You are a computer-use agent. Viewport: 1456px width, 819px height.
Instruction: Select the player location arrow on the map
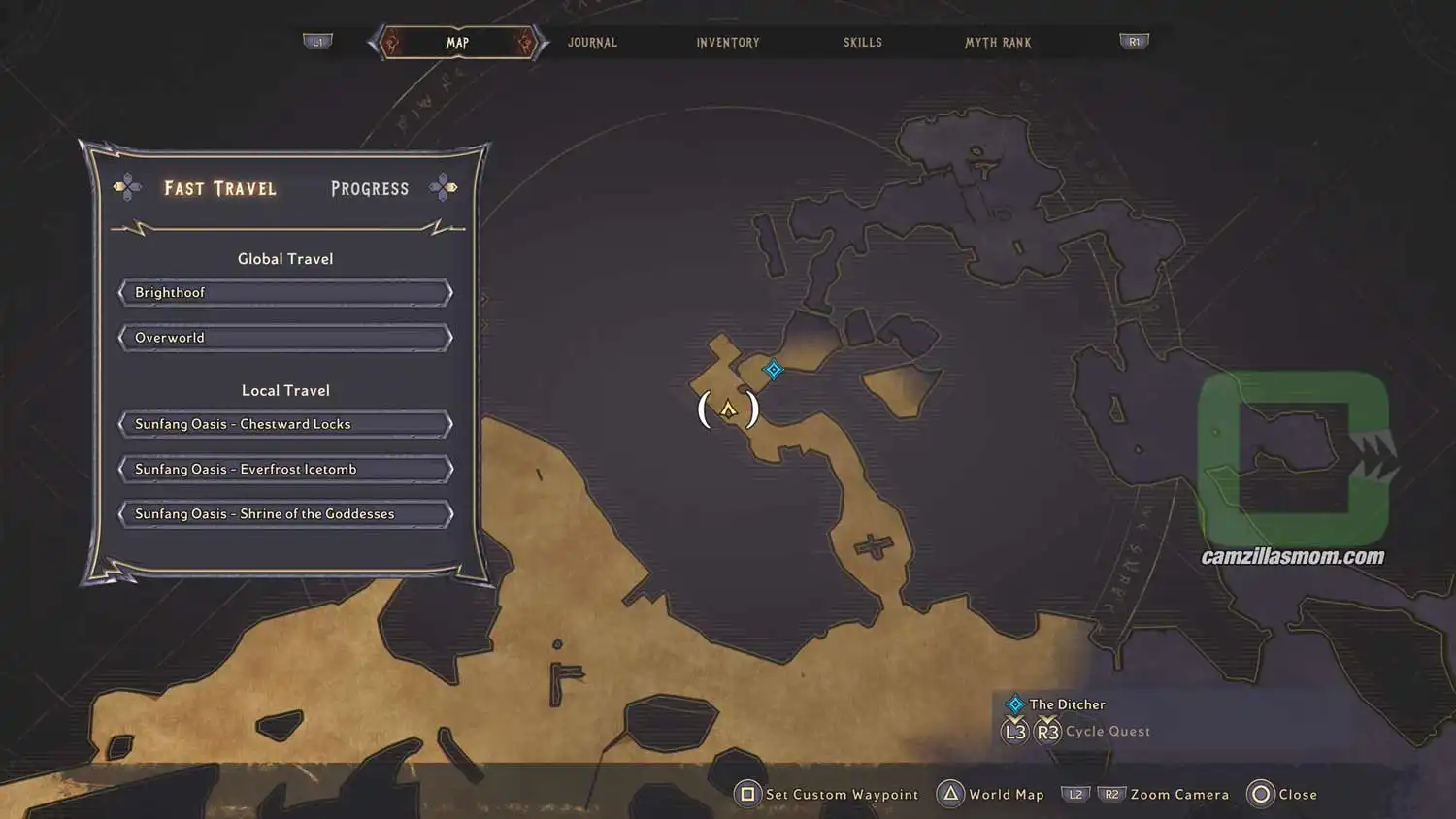tap(729, 409)
